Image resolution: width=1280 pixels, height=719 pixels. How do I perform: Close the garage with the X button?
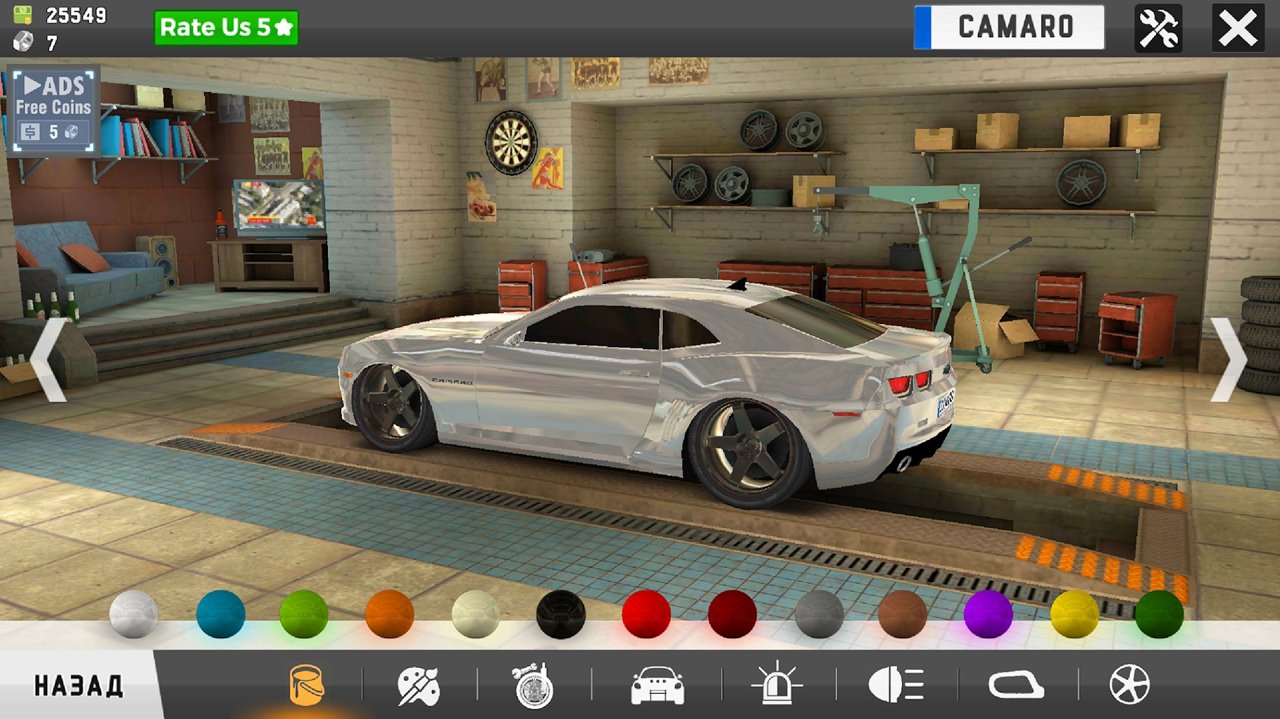[x=1237, y=28]
